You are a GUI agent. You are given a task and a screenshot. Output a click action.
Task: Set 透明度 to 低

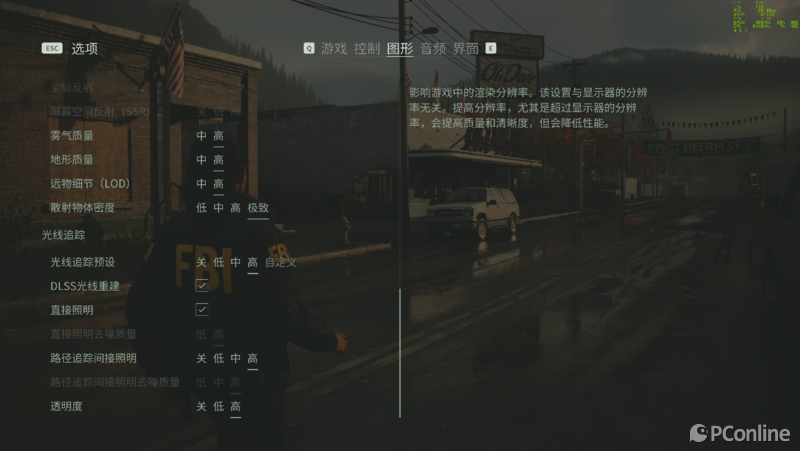coord(218,406)
